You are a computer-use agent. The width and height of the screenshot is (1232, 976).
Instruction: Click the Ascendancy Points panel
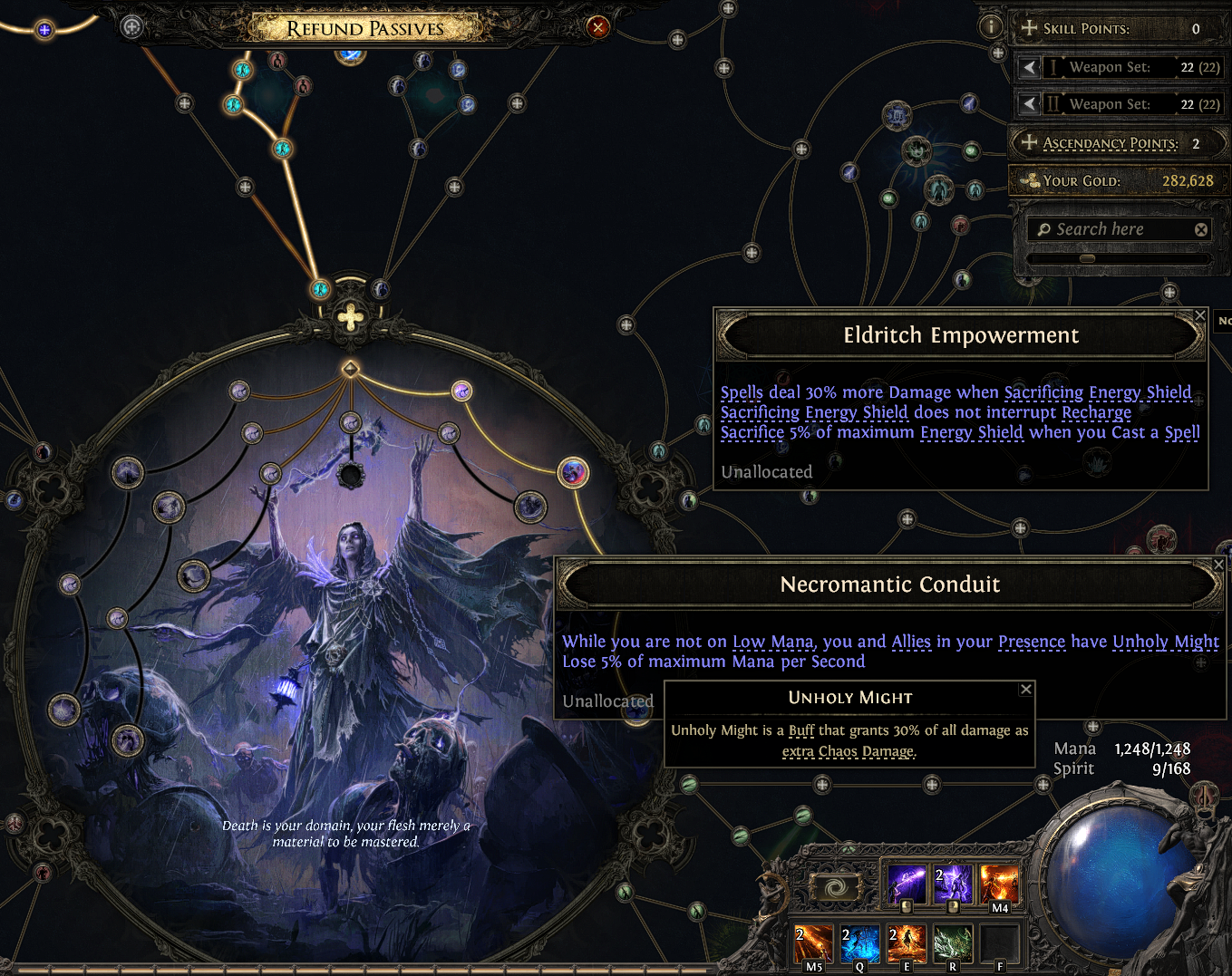(1118, 143)
